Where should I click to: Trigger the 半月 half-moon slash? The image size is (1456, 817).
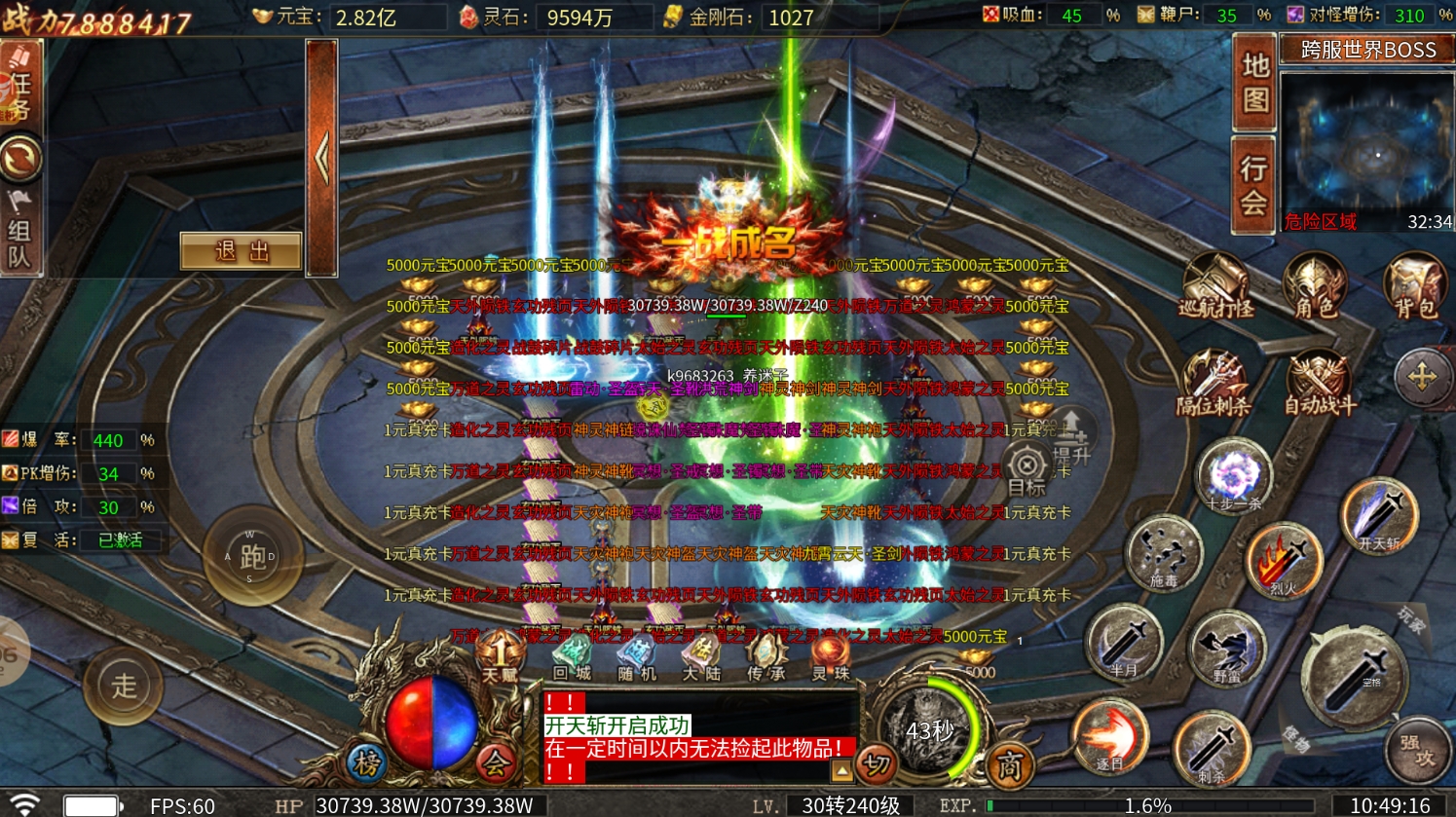[1124, 644]
